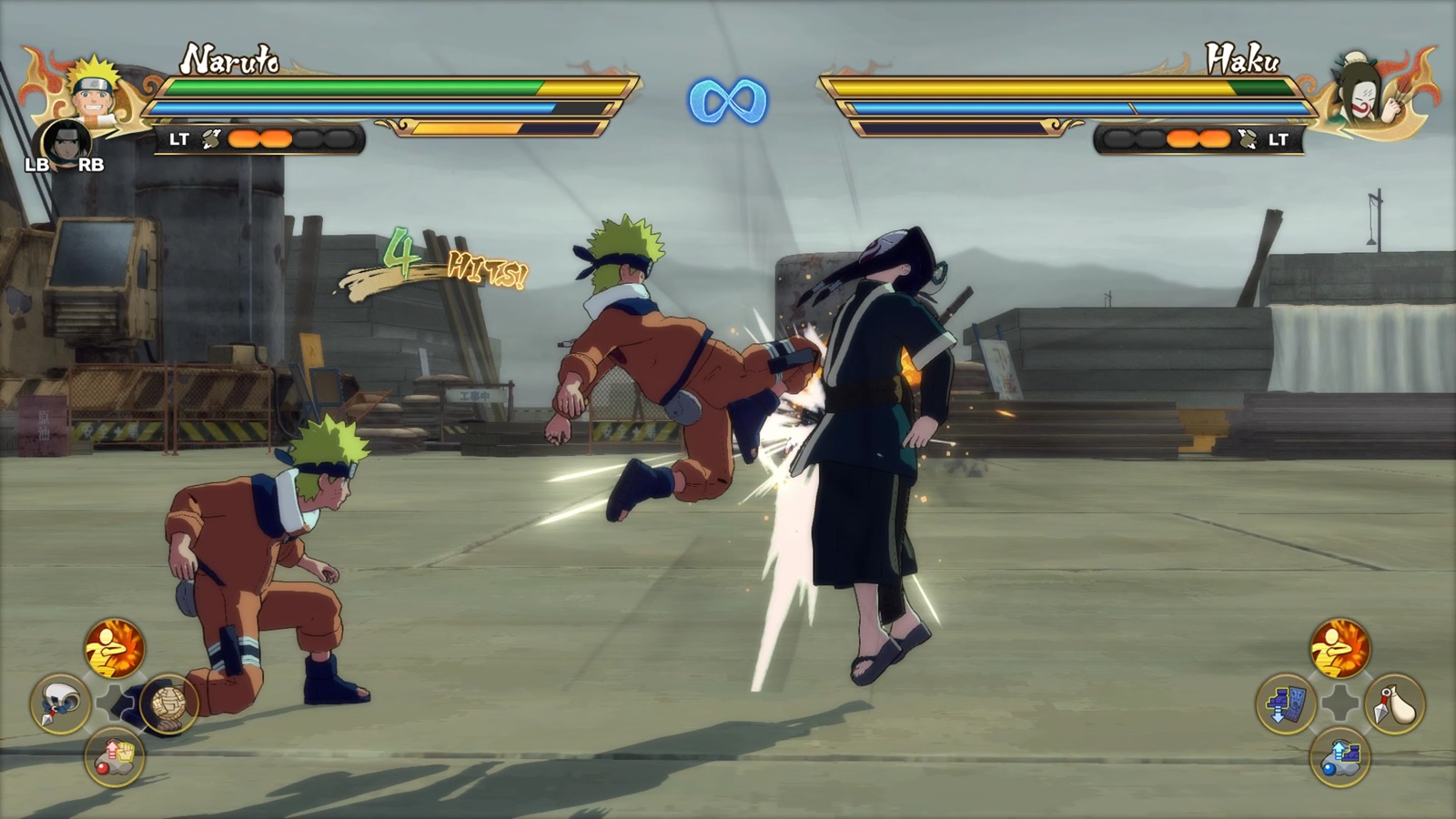Use Haku's defense-down paper tag item
This screenshot has width=1456, height=819.
[x=1286, y=703]
